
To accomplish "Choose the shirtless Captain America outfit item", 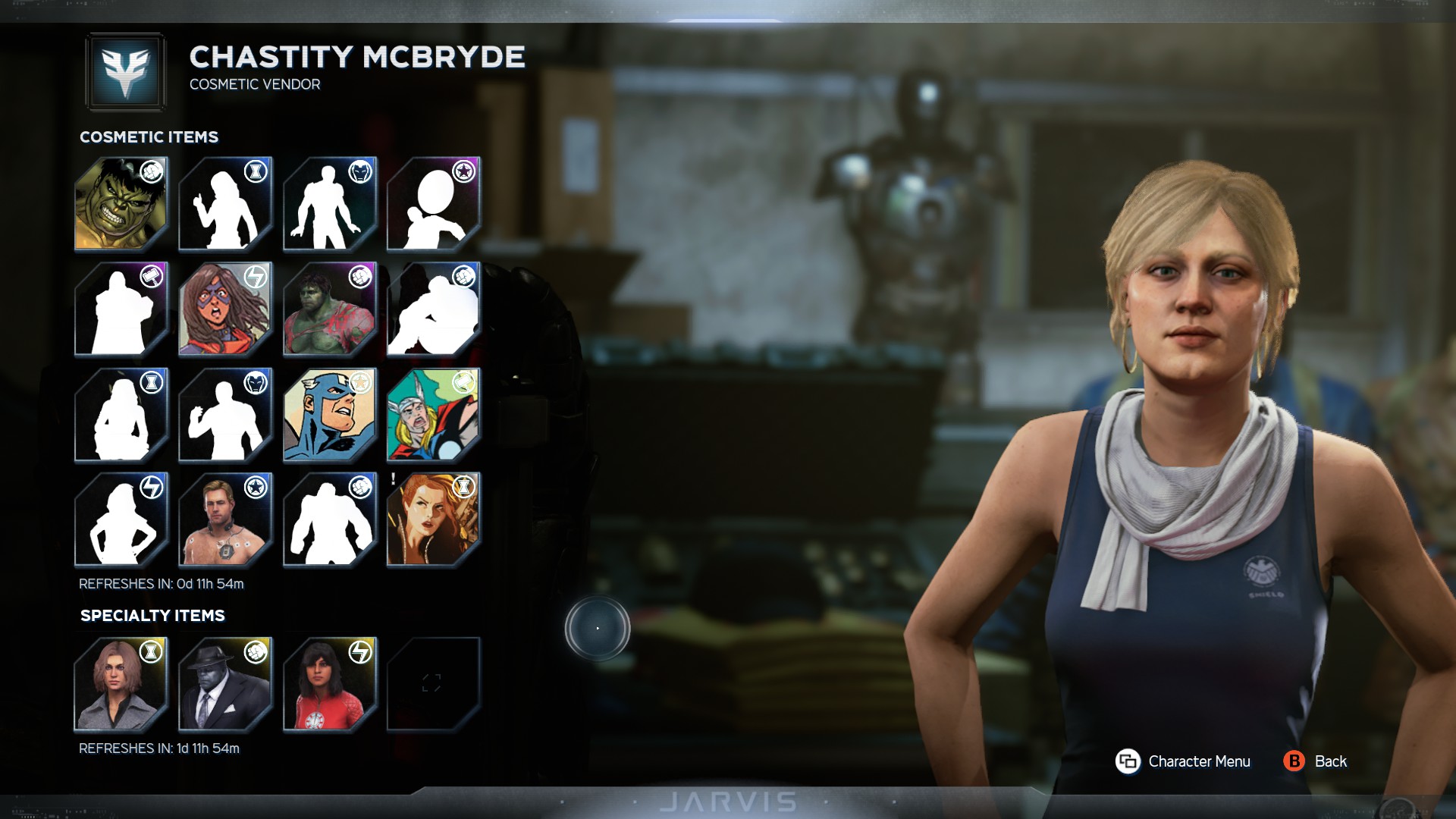I will pos(224,519).
